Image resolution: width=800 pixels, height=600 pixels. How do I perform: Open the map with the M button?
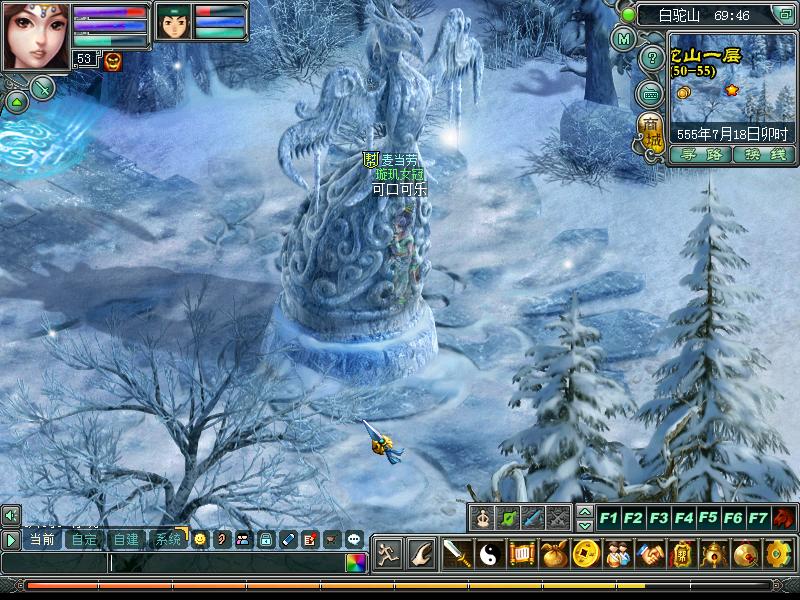pos(624,40)
